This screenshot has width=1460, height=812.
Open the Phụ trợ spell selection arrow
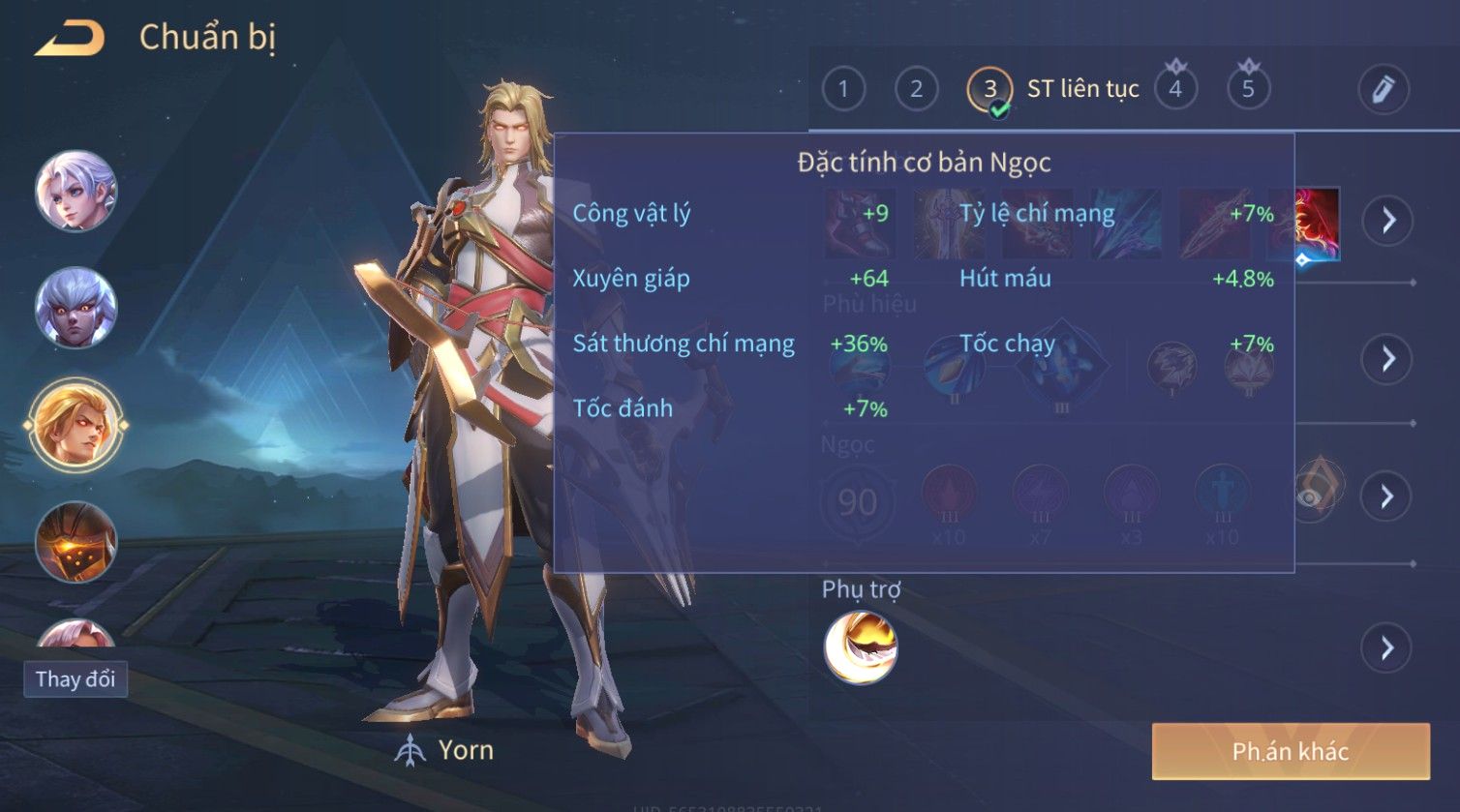(x=1387, y=647)
